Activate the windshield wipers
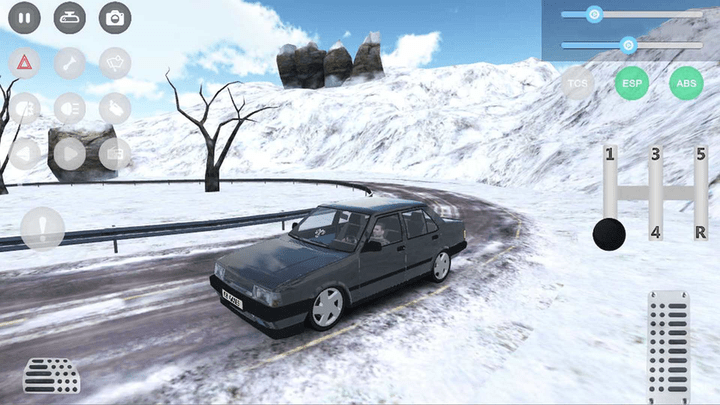Screen dimensions: 720x405 [x=115, y=62]
